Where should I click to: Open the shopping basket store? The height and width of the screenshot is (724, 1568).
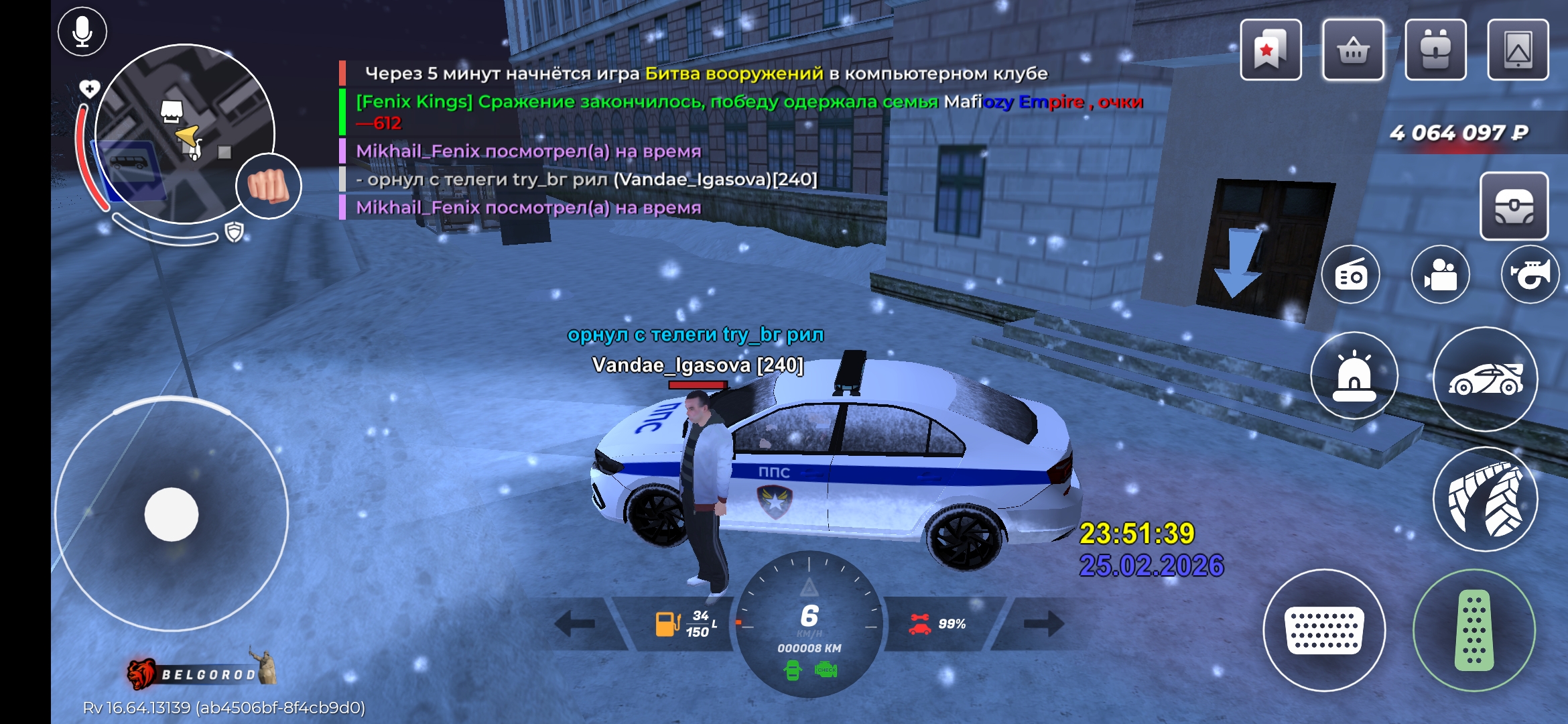click(1353, 50)
